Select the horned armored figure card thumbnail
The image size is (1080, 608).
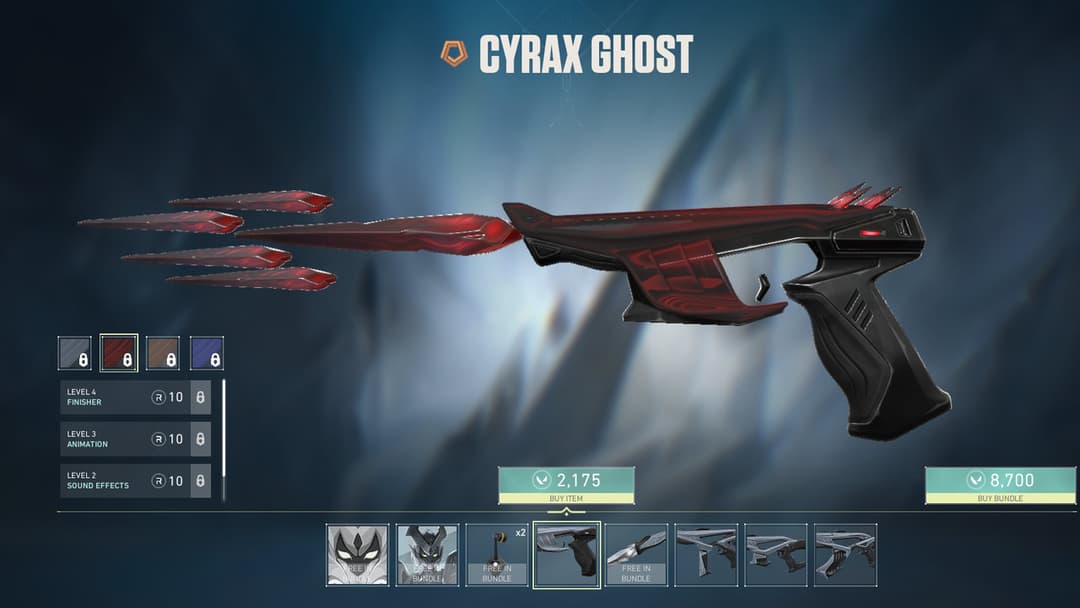427,554
